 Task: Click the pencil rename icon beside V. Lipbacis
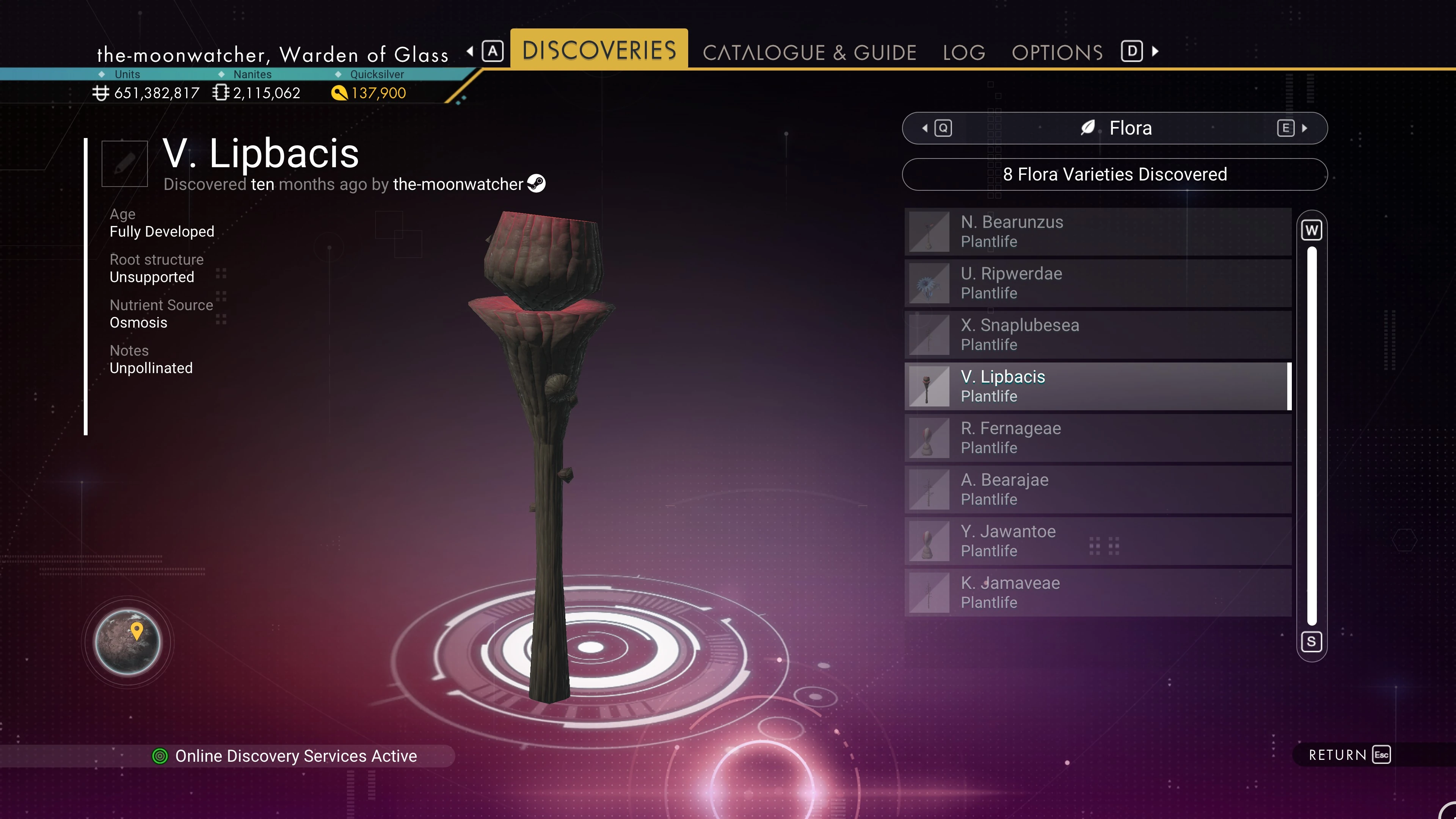tap(124, 163)
